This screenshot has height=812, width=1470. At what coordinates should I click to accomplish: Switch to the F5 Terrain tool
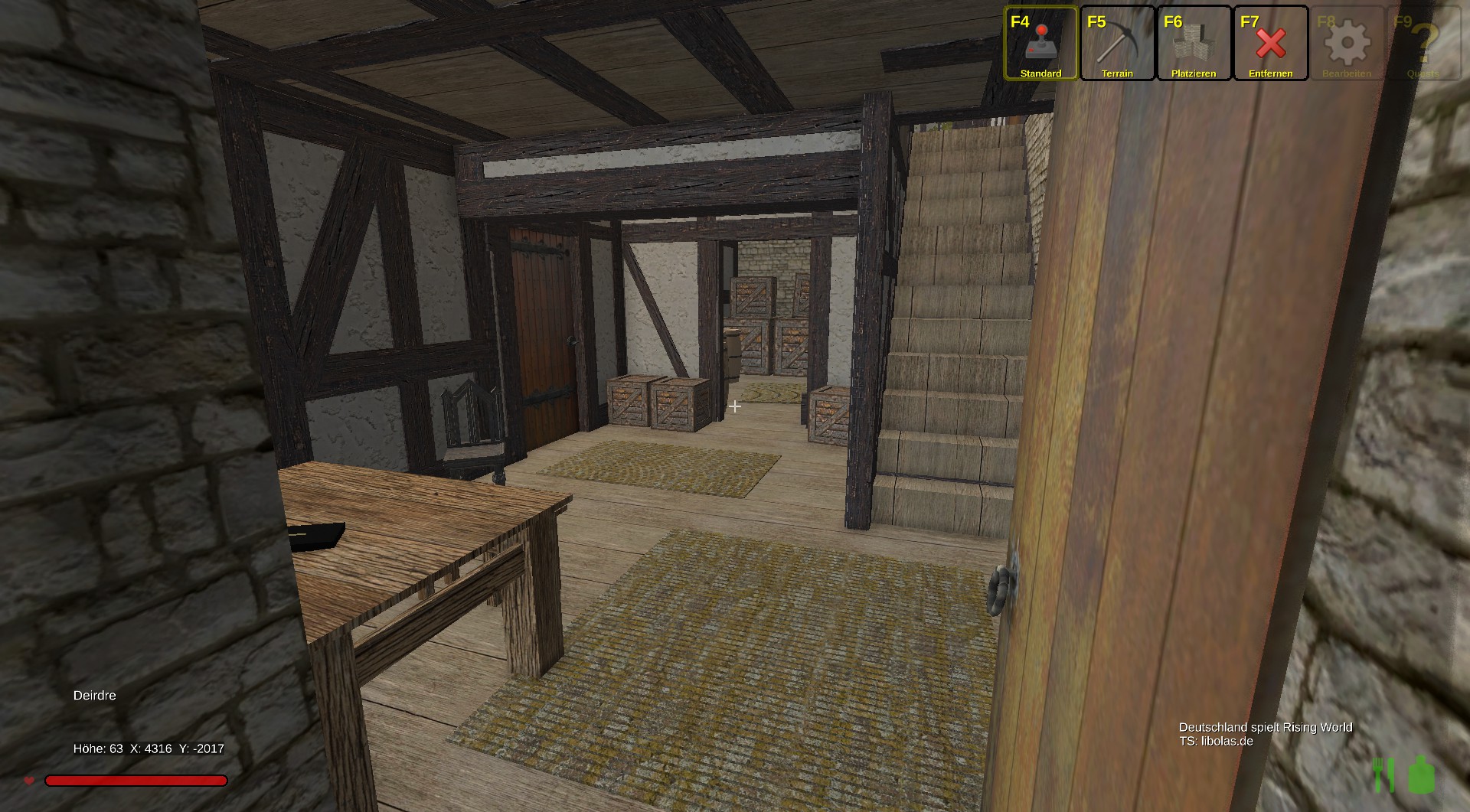point(1117,44)
